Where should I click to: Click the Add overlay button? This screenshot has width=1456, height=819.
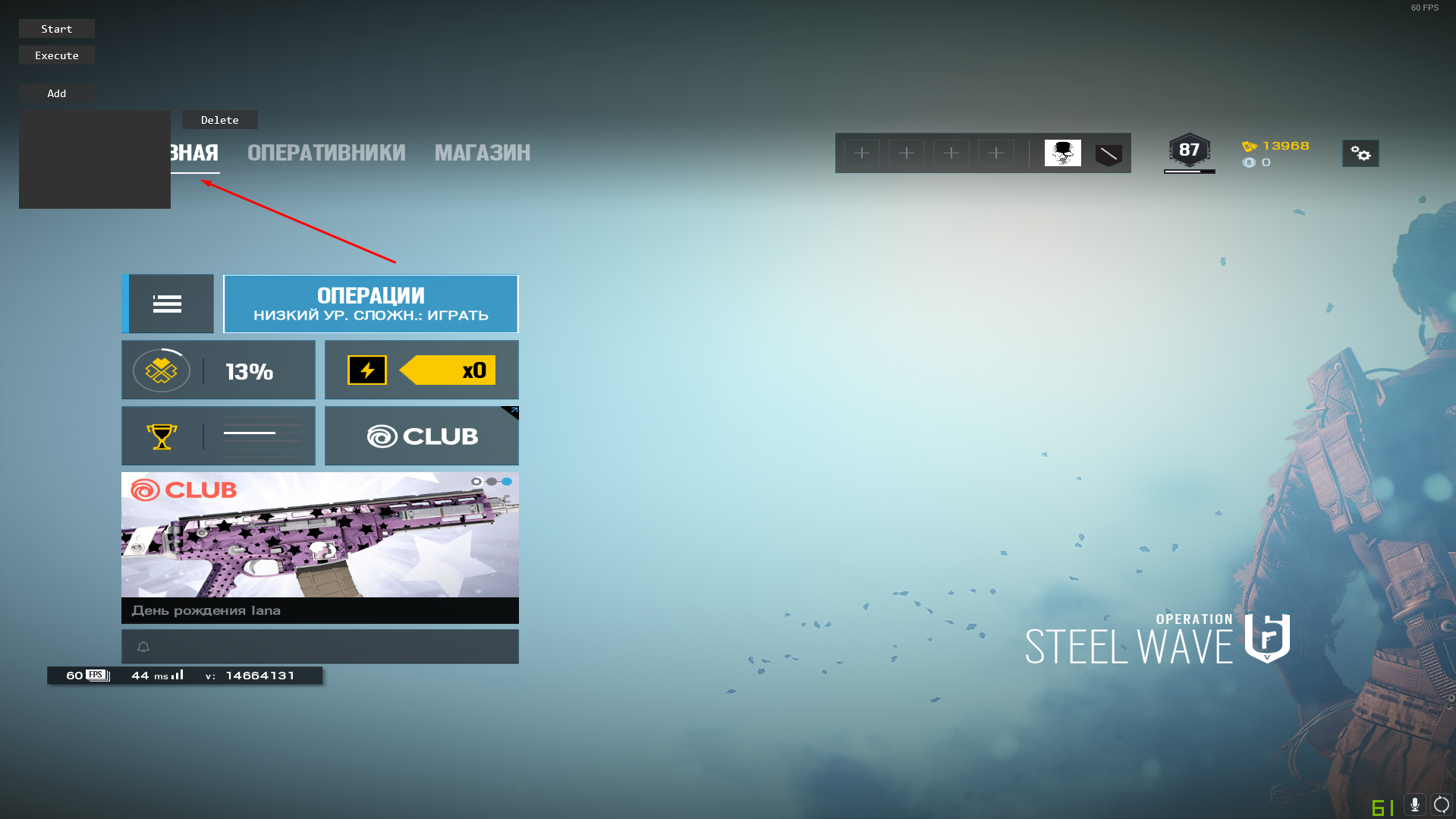coord(57,93)
